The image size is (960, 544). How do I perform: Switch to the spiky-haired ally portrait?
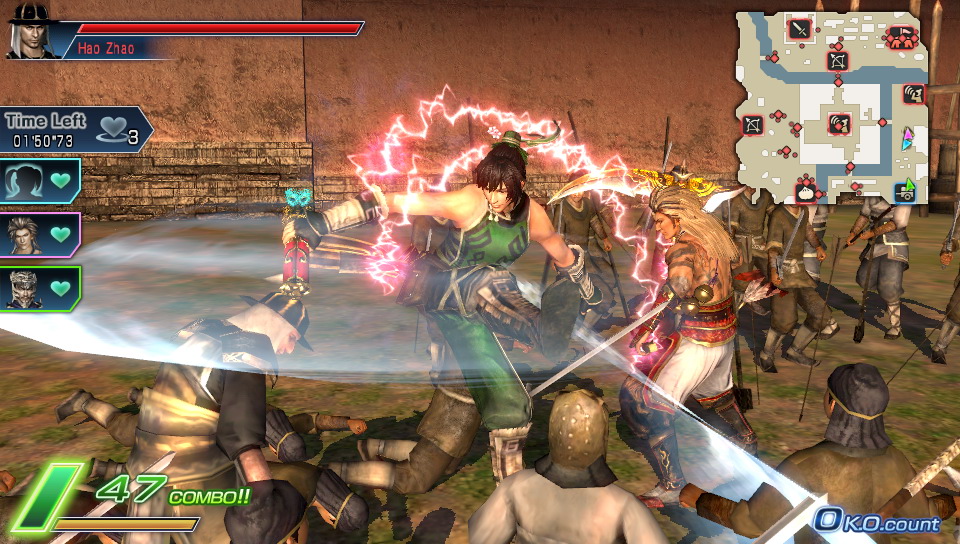39,235
